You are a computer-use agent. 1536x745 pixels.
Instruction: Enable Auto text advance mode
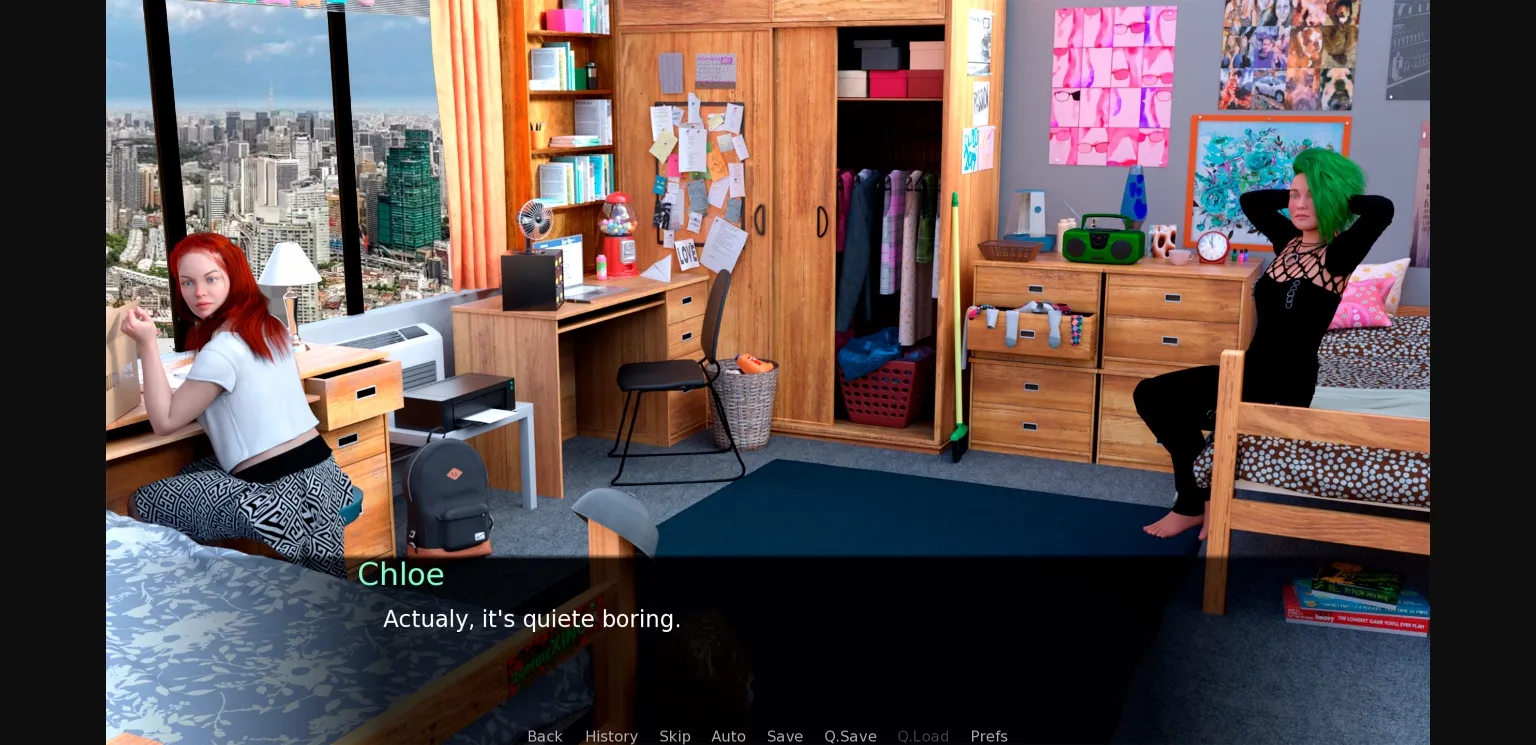click(x=729, y=736)
